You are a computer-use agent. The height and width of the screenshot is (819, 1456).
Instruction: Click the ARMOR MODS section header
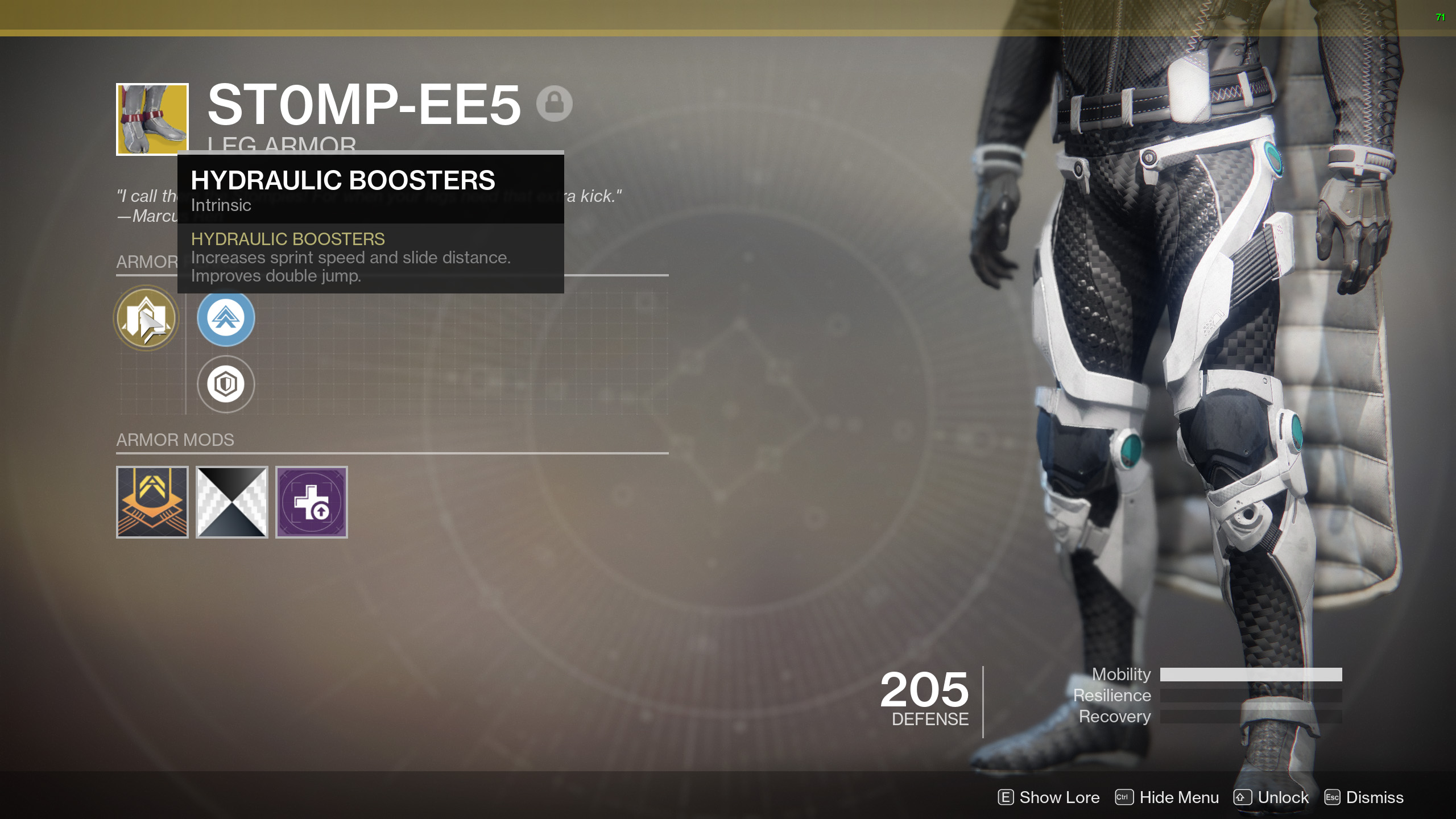point(175,440)
